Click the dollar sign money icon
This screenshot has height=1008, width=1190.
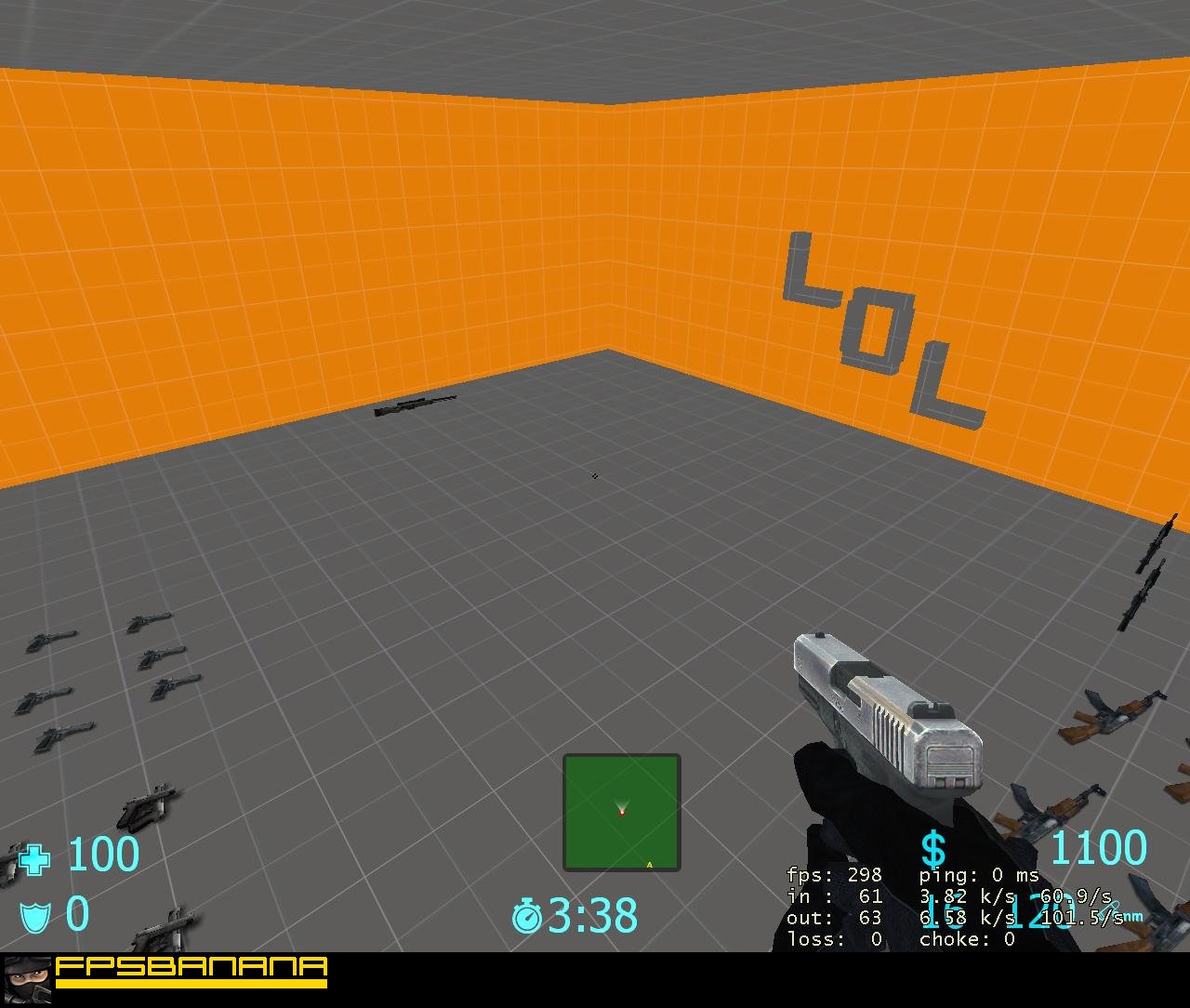click(x=934, y=848)
